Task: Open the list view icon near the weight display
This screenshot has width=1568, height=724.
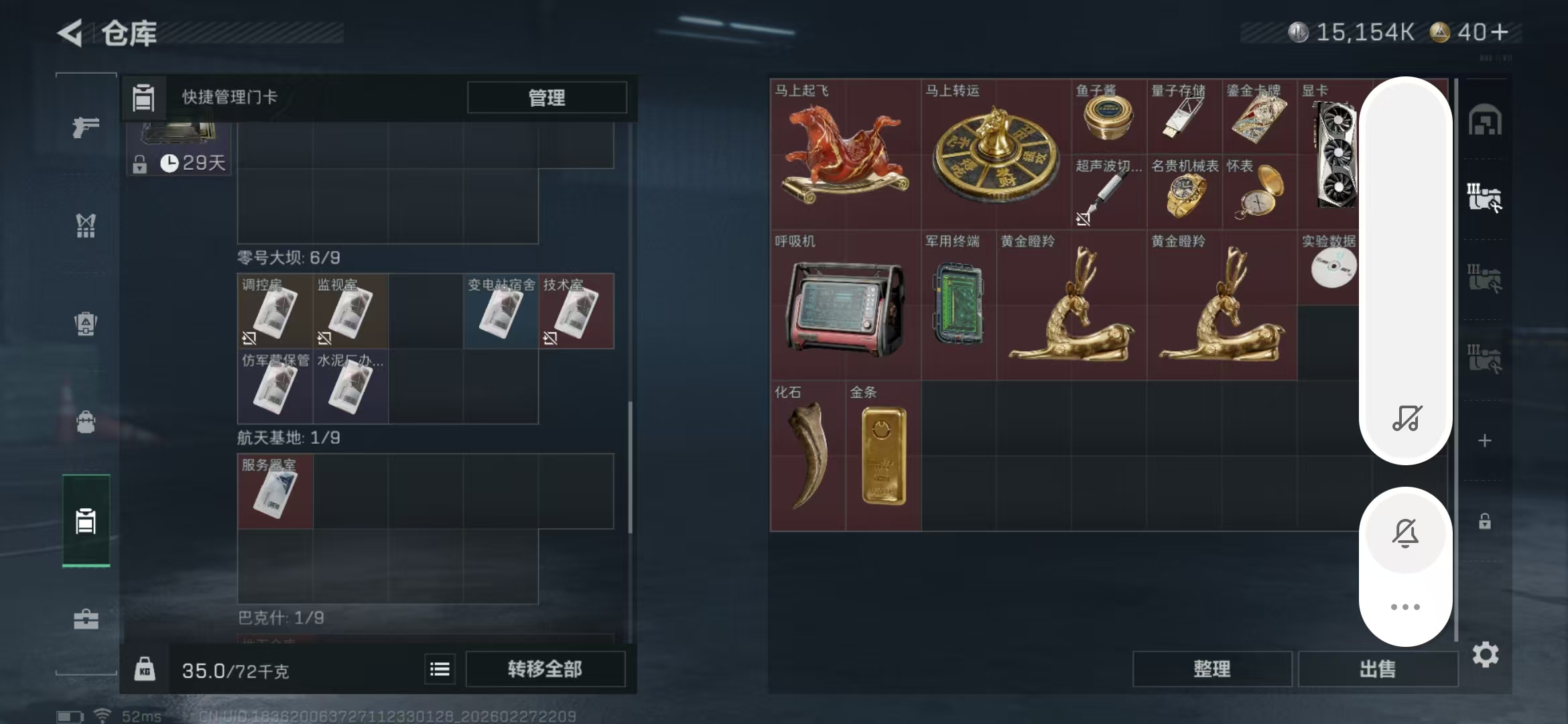Action: pos(440,668)
